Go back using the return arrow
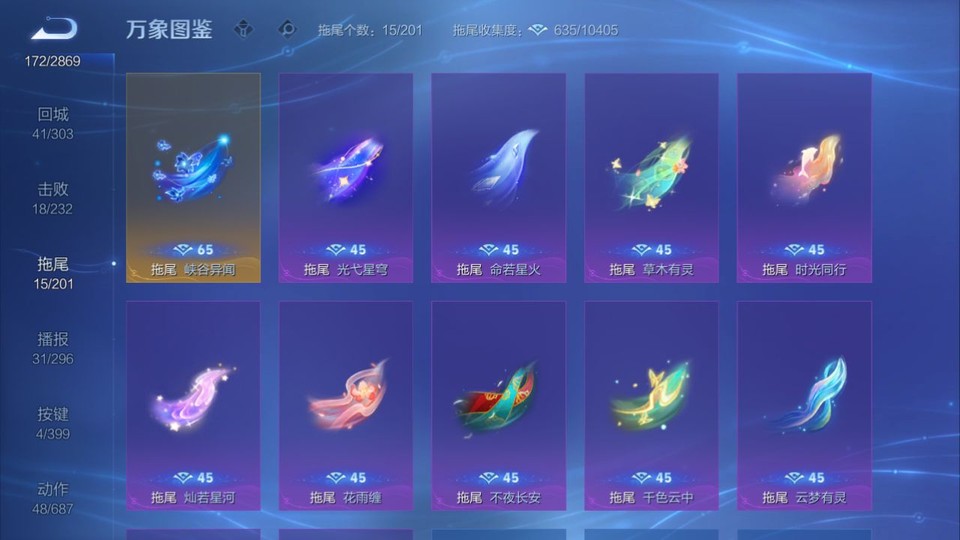The width and height of the screenshot is (960, 540). [x=54, y=29]
